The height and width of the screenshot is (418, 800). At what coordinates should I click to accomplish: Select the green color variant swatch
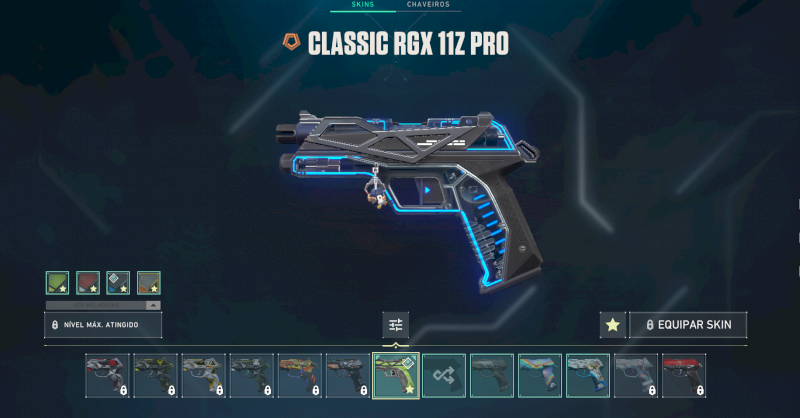pos(58,283)
